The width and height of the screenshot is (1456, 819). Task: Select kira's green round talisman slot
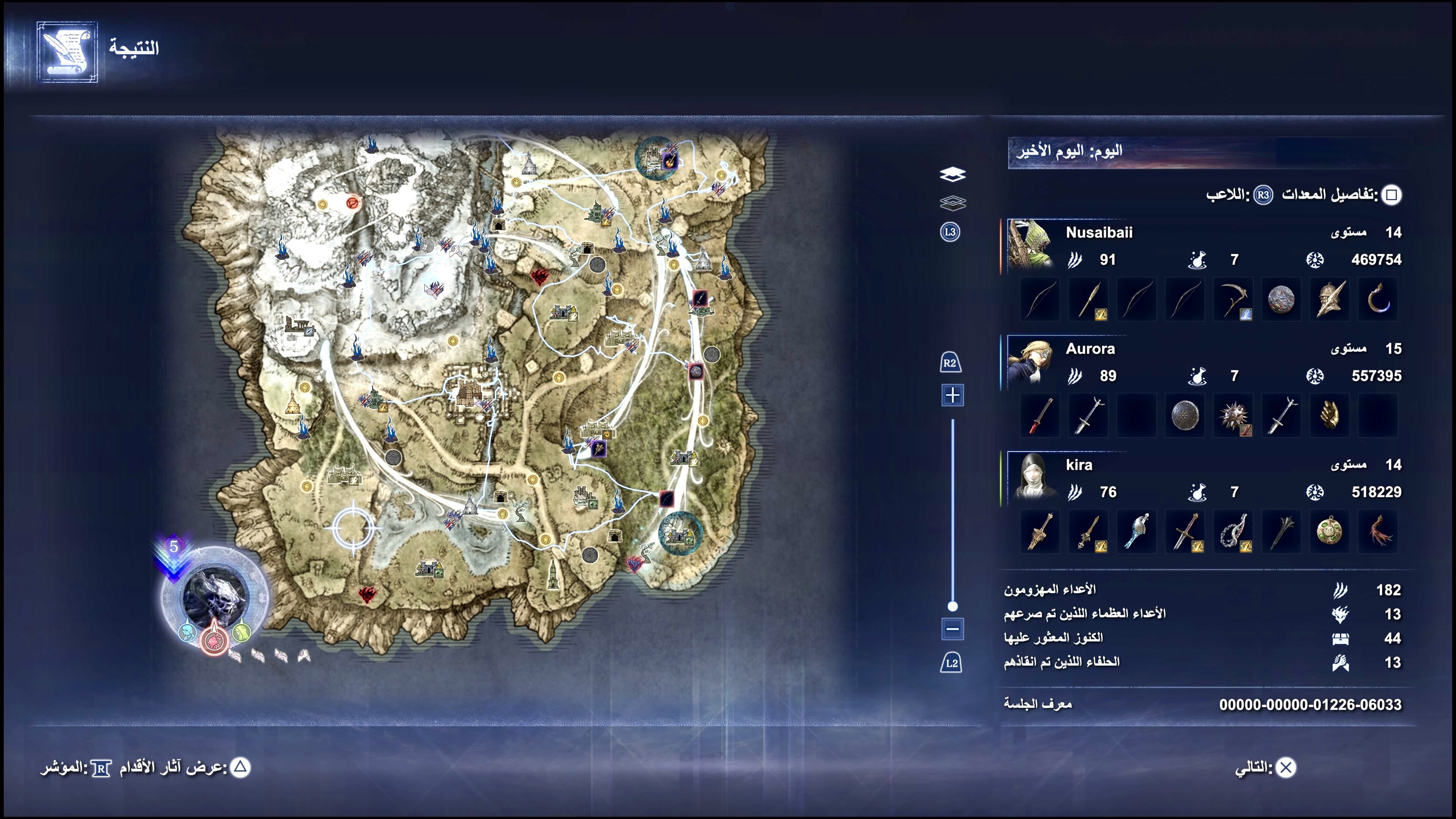click(1330, 532)
